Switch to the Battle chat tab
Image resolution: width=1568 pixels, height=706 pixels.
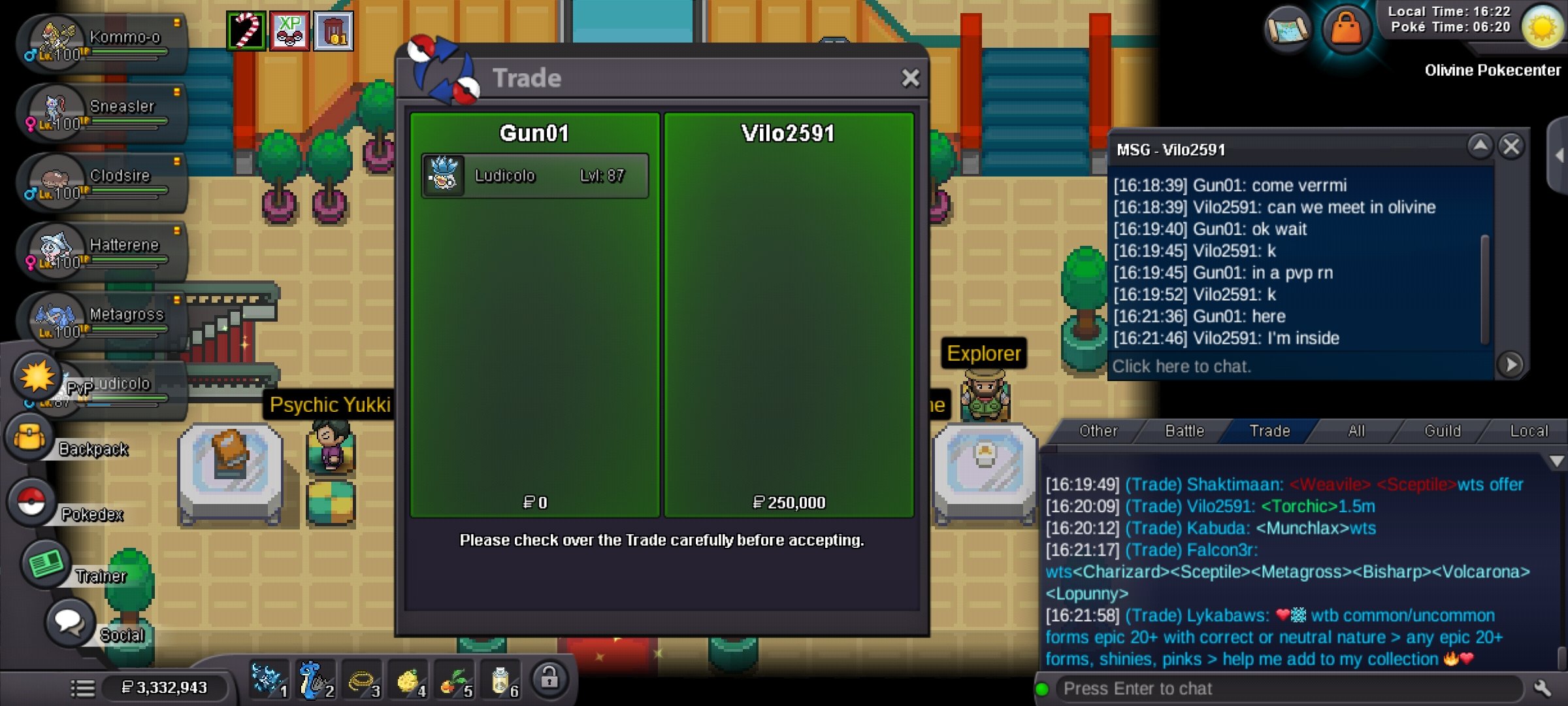pyautogui.click(x=1184, y=431)
